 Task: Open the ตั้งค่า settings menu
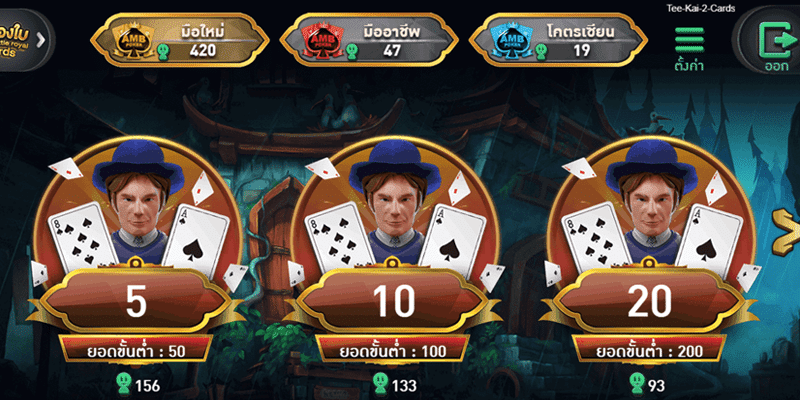[690, 46]
